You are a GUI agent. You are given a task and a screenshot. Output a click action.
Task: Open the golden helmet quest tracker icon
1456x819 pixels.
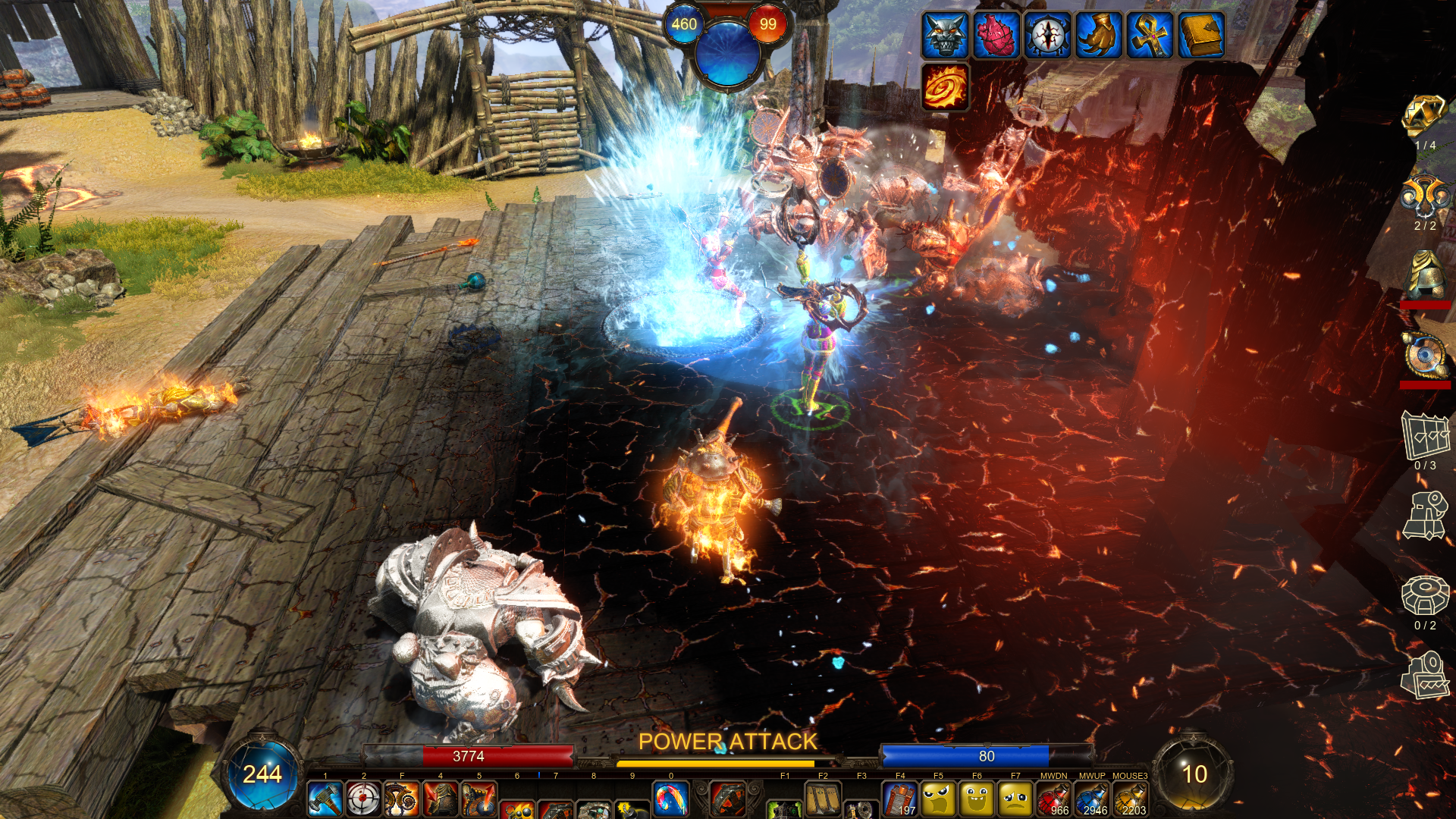pos(1424,275)
